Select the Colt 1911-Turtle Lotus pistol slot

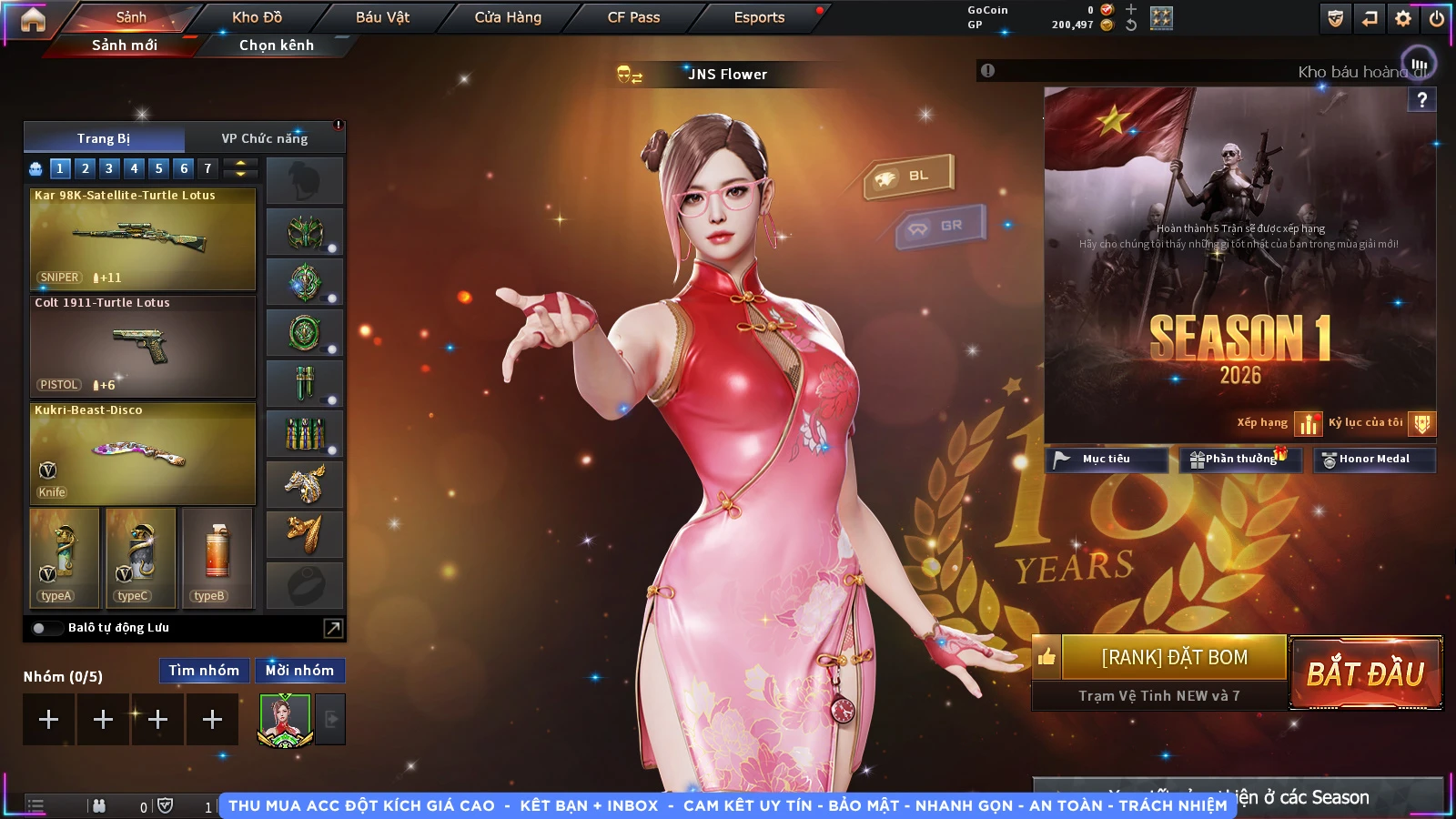(x=143, y=346)
